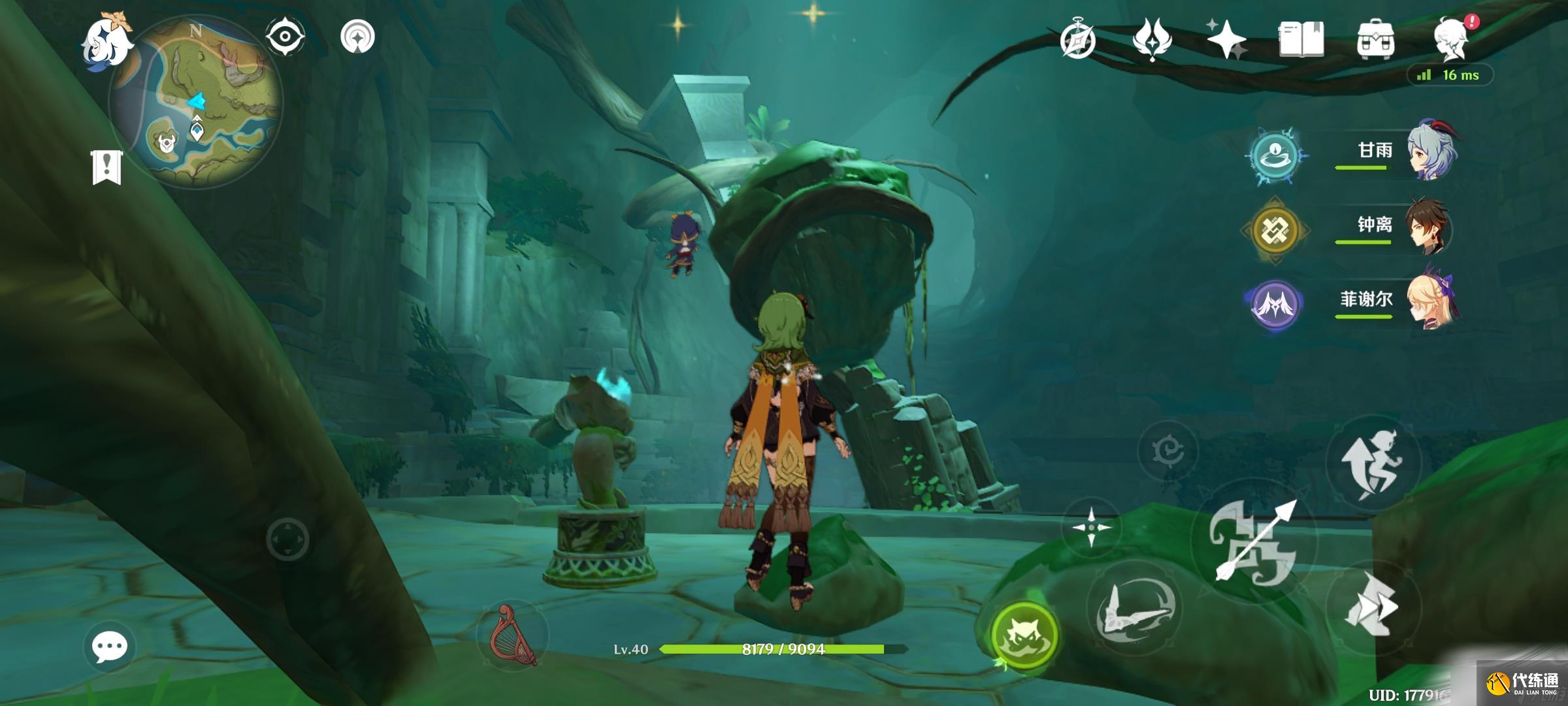
Task: Toggle the elemental sight eye icon
Action: (286, 36)
